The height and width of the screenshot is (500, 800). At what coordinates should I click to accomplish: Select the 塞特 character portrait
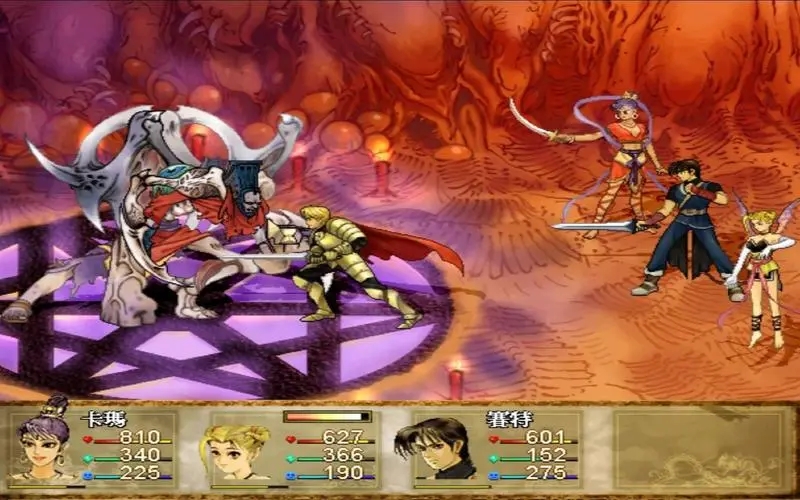coord(437,448)
